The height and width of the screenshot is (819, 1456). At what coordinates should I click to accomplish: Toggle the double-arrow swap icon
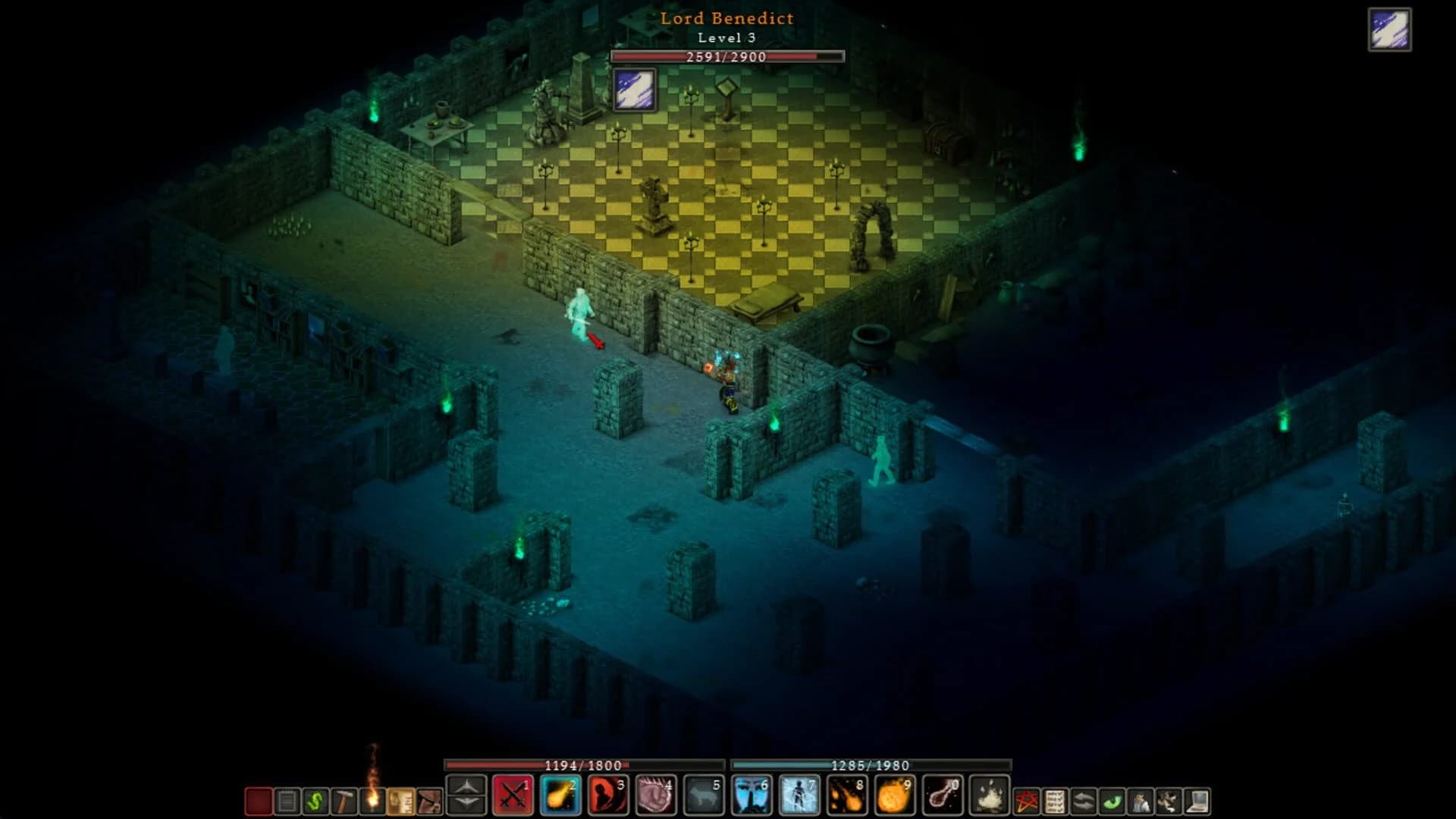[1083, 802]
